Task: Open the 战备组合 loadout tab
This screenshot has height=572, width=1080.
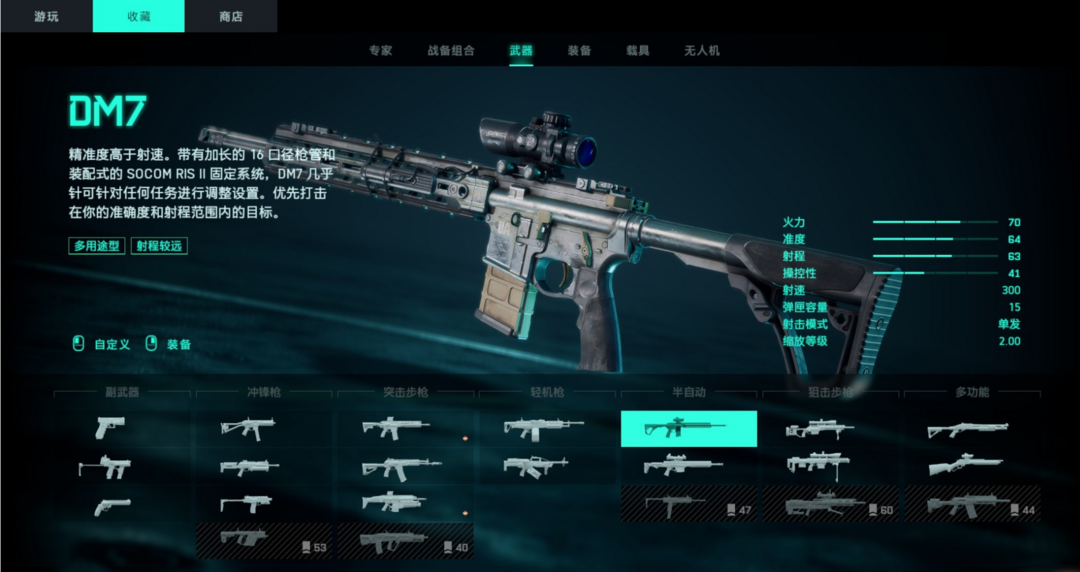Action: click(x=451, y=50)
